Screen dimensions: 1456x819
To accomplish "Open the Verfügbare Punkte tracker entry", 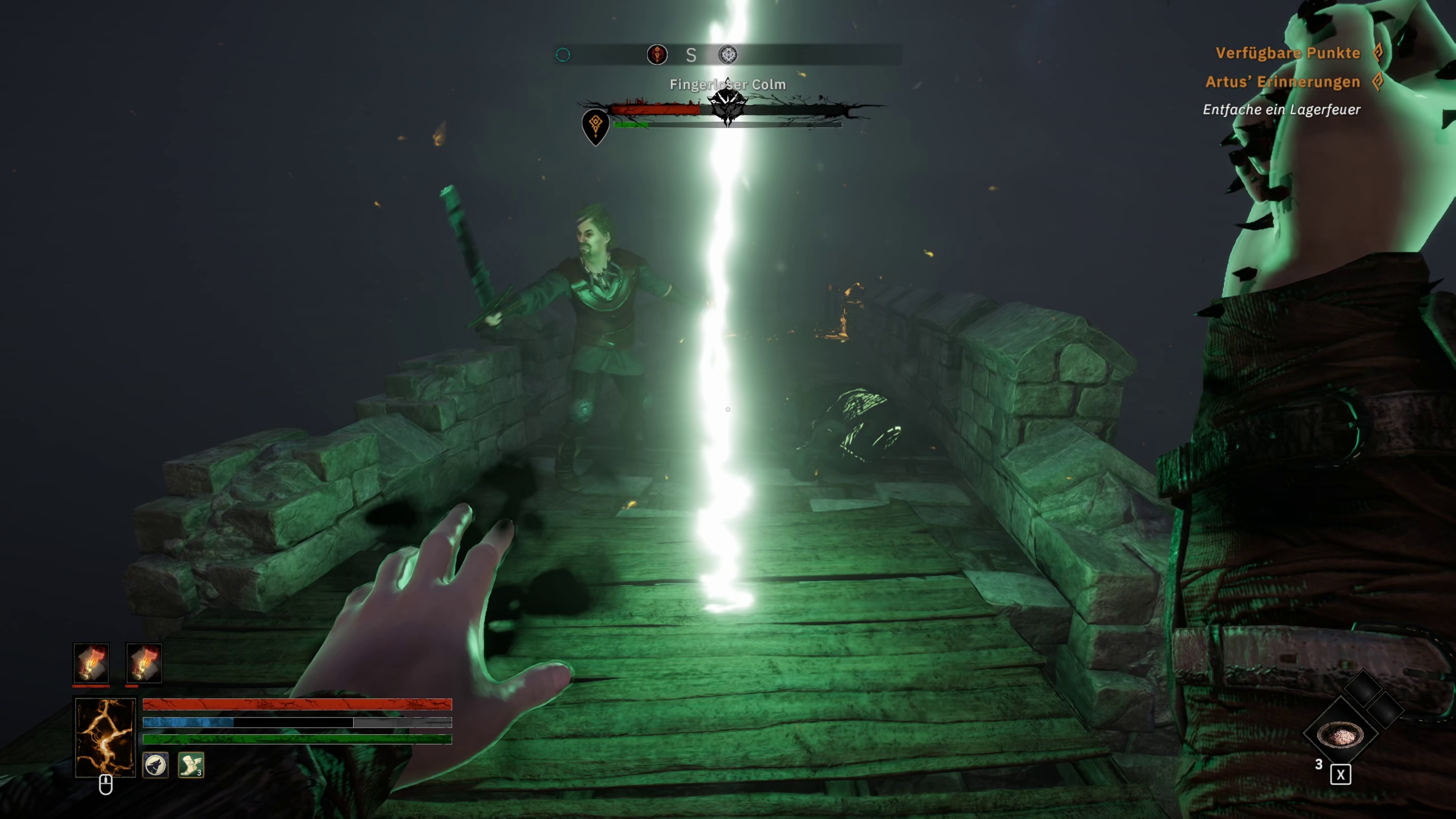I will 1288,53.
